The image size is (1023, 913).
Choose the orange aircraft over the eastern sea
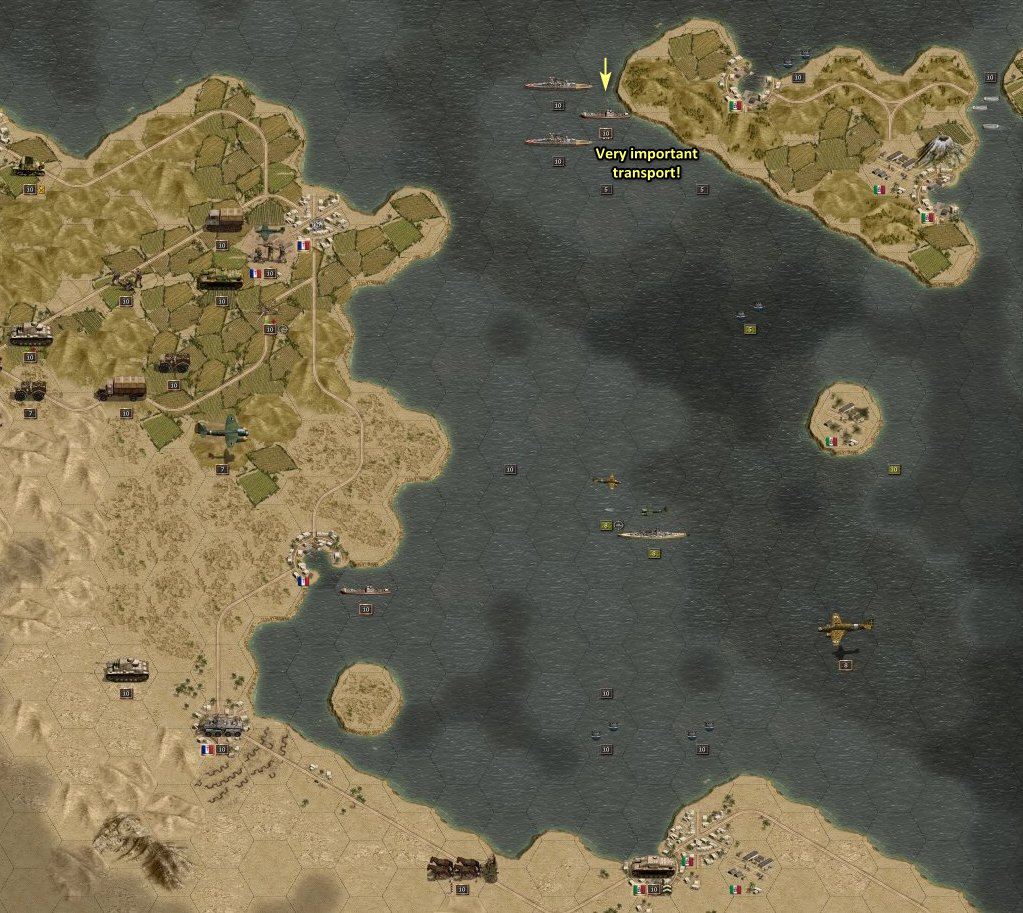(x=845, y=627)
